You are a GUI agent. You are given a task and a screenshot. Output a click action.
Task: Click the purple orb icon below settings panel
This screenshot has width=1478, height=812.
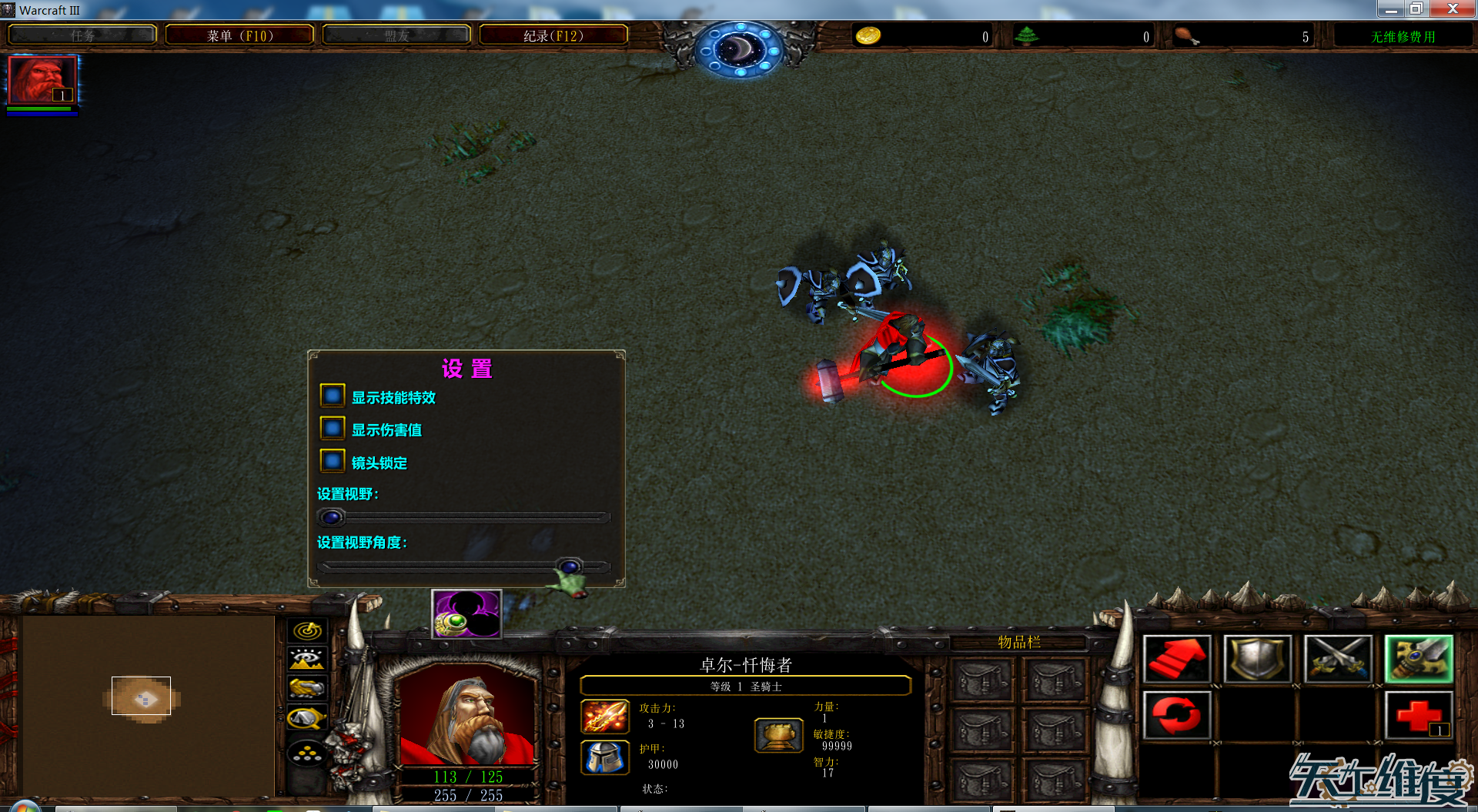point(466,614)
